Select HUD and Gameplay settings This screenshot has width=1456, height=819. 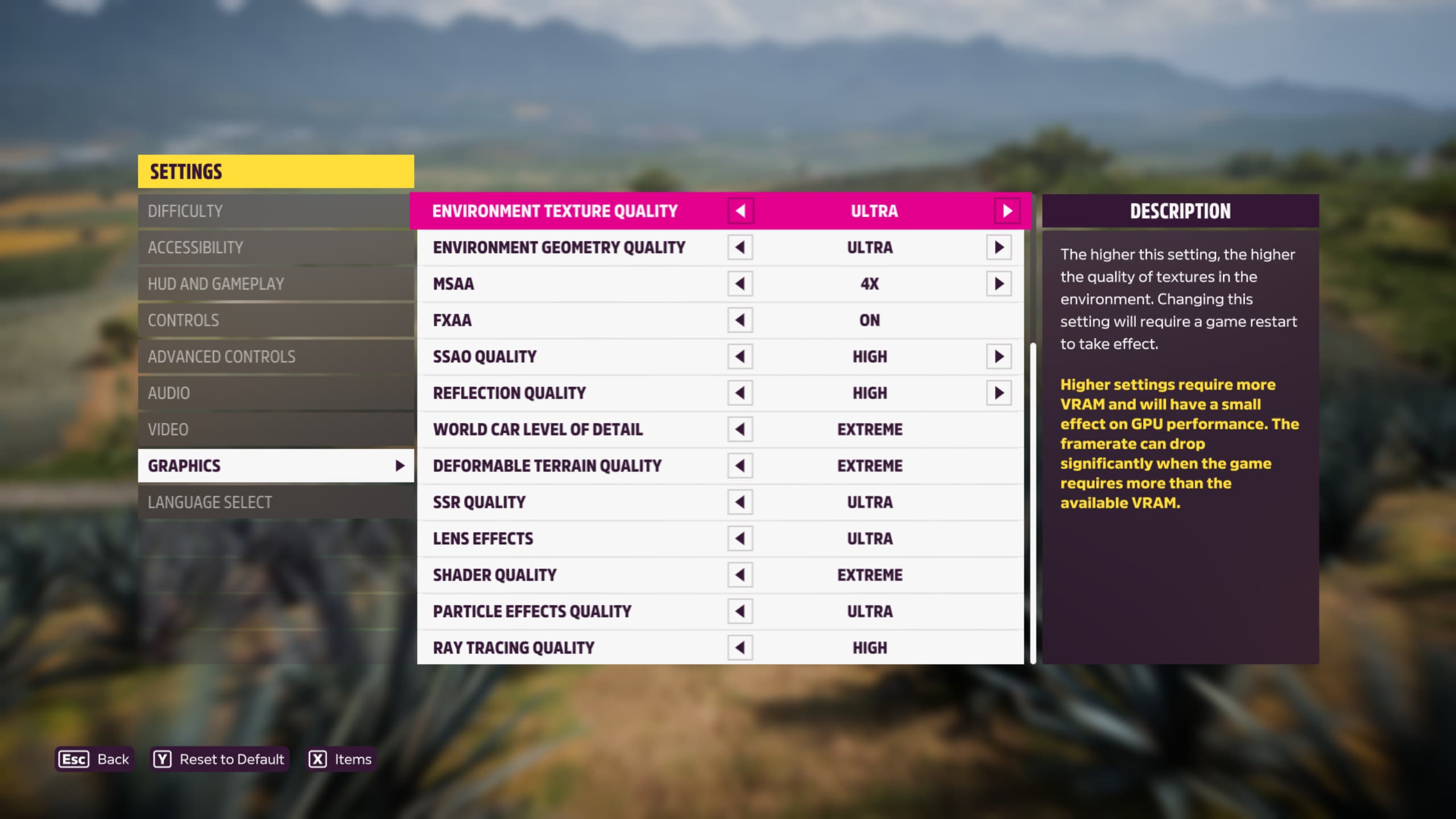pyautogui.click(x=276, y=284)
